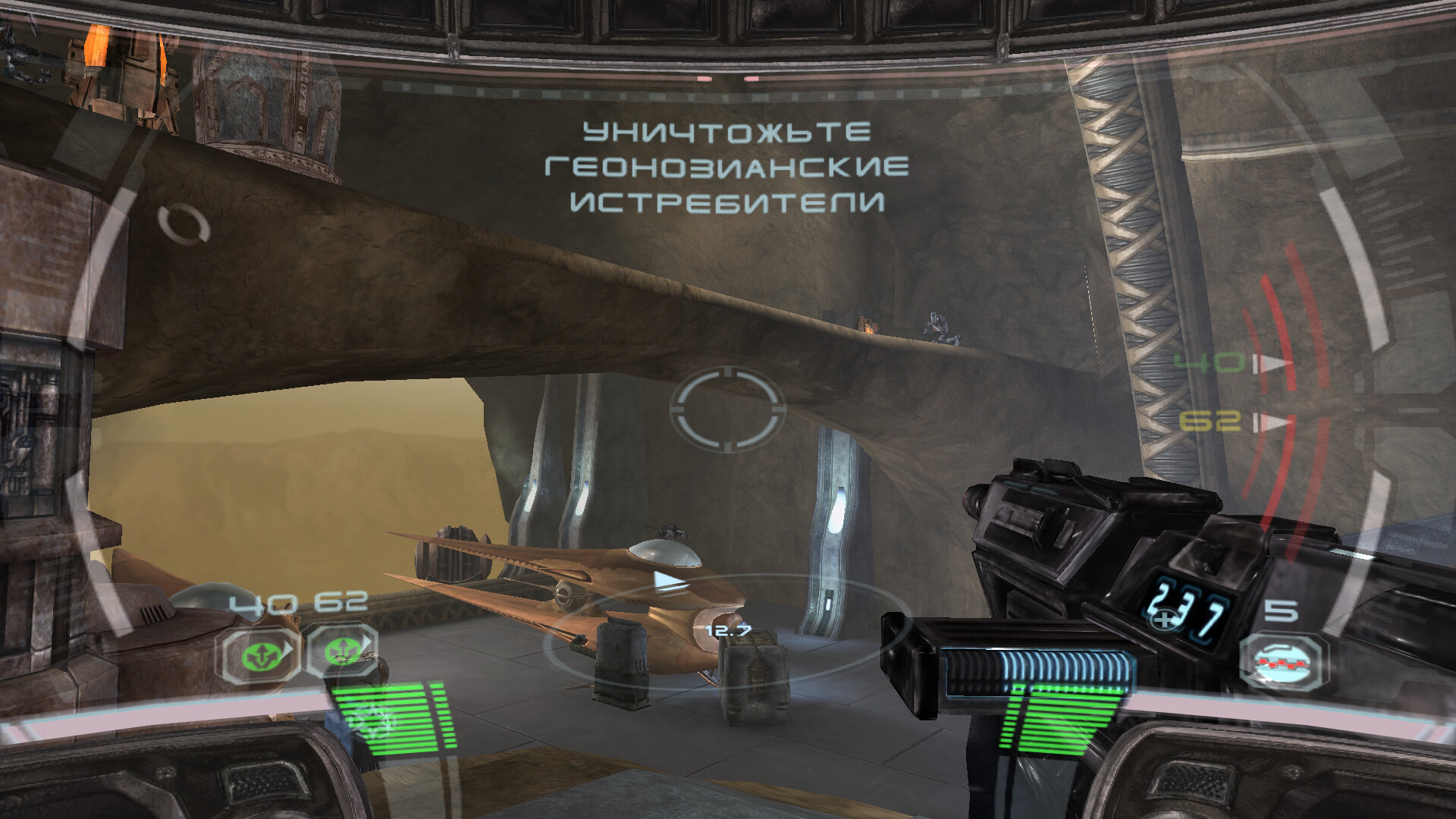
Task: Select the squad member icon under 62
Action: (x=341, y=651)
